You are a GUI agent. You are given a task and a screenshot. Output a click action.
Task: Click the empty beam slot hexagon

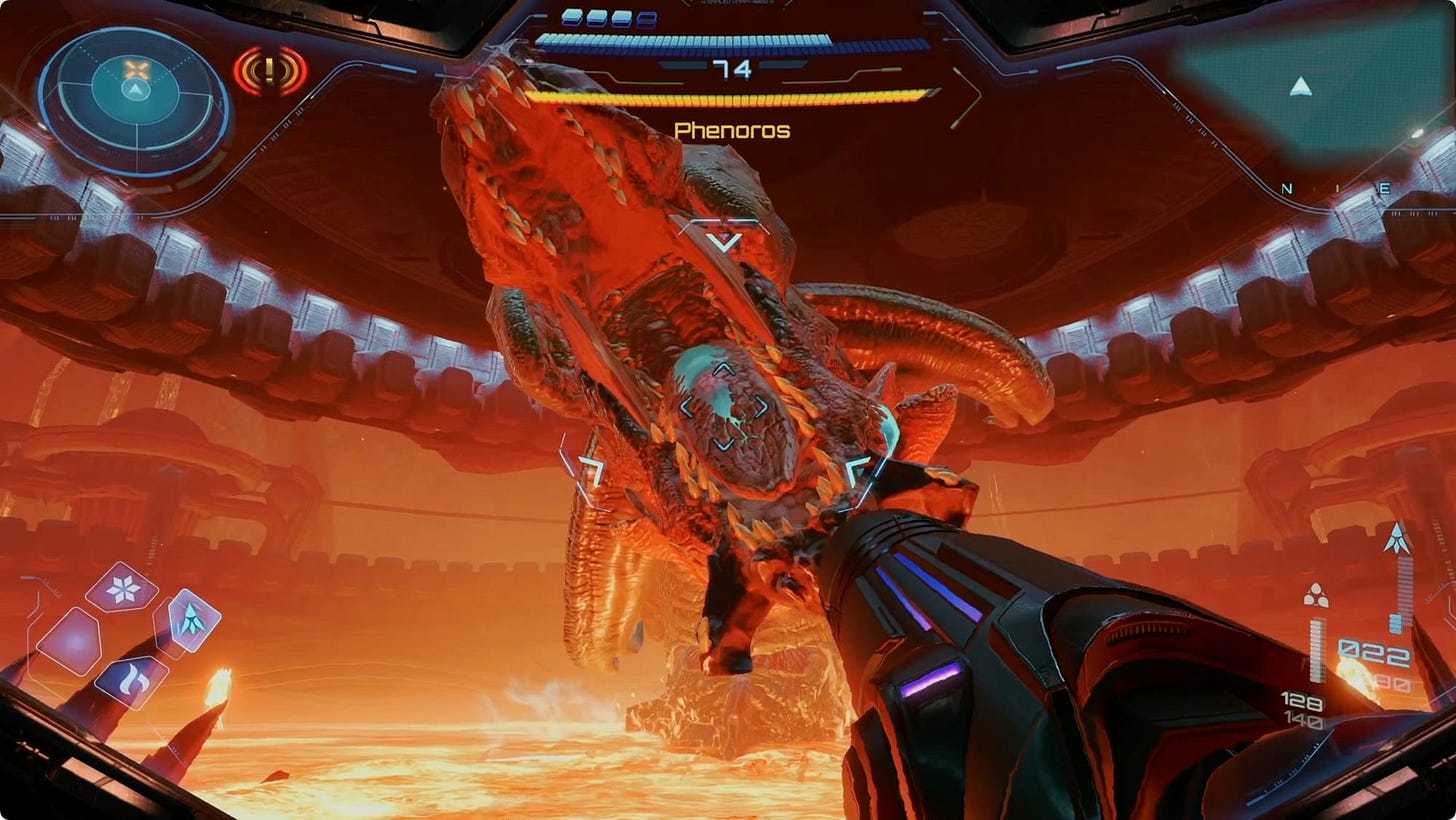coord(70,637)
